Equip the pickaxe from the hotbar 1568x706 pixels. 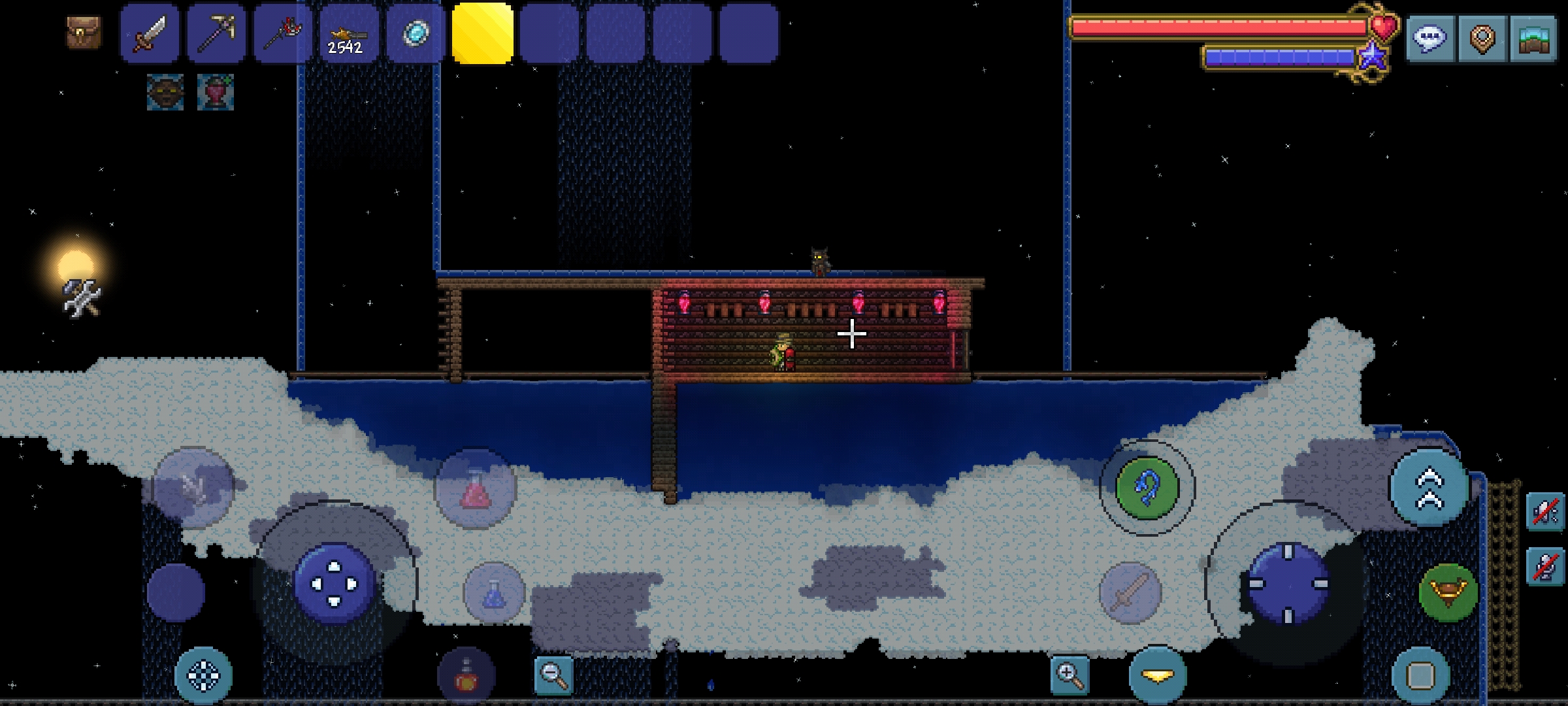click(x=217, y=34)
